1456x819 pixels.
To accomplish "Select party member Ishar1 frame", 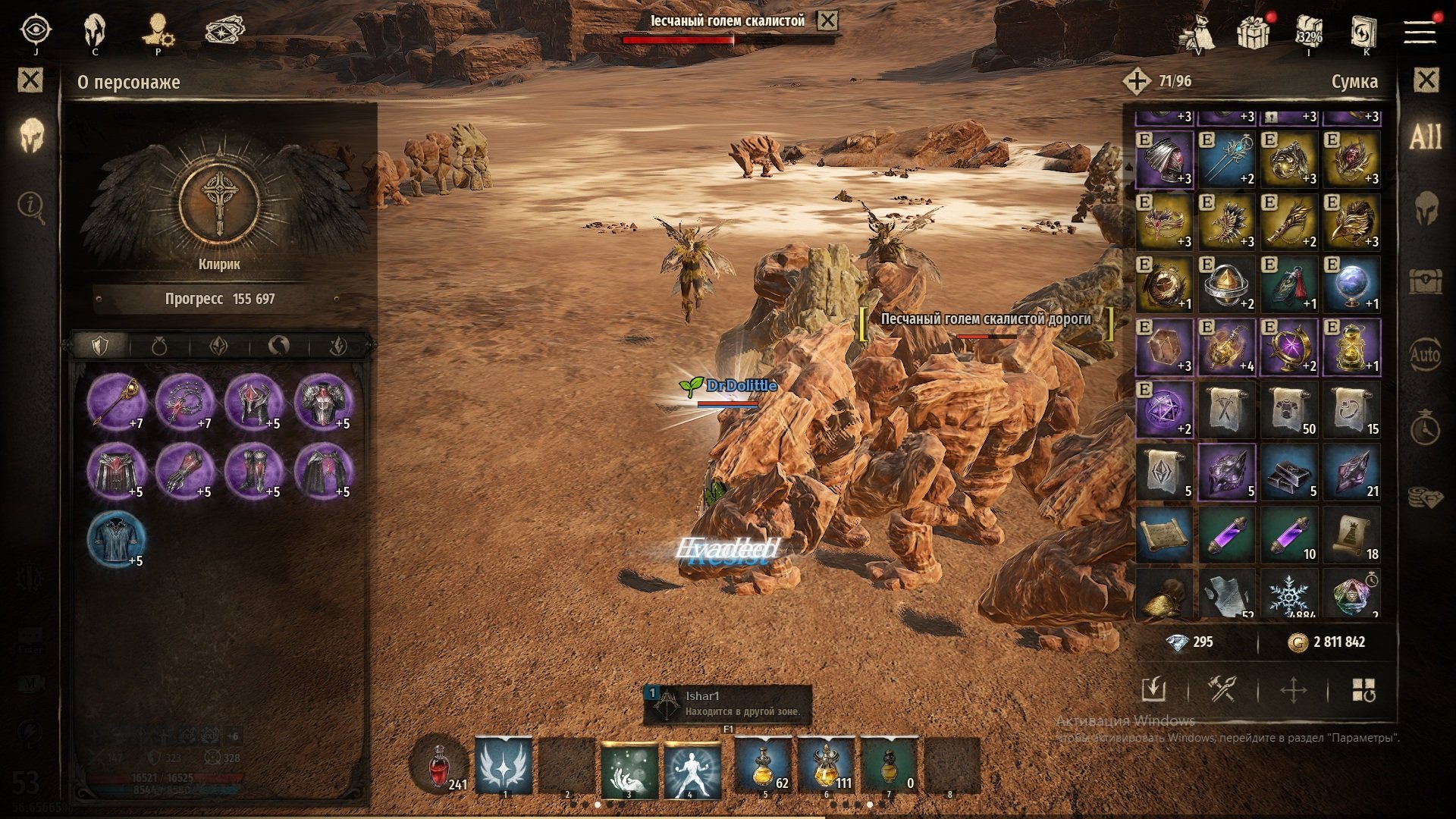I will 727,704.
